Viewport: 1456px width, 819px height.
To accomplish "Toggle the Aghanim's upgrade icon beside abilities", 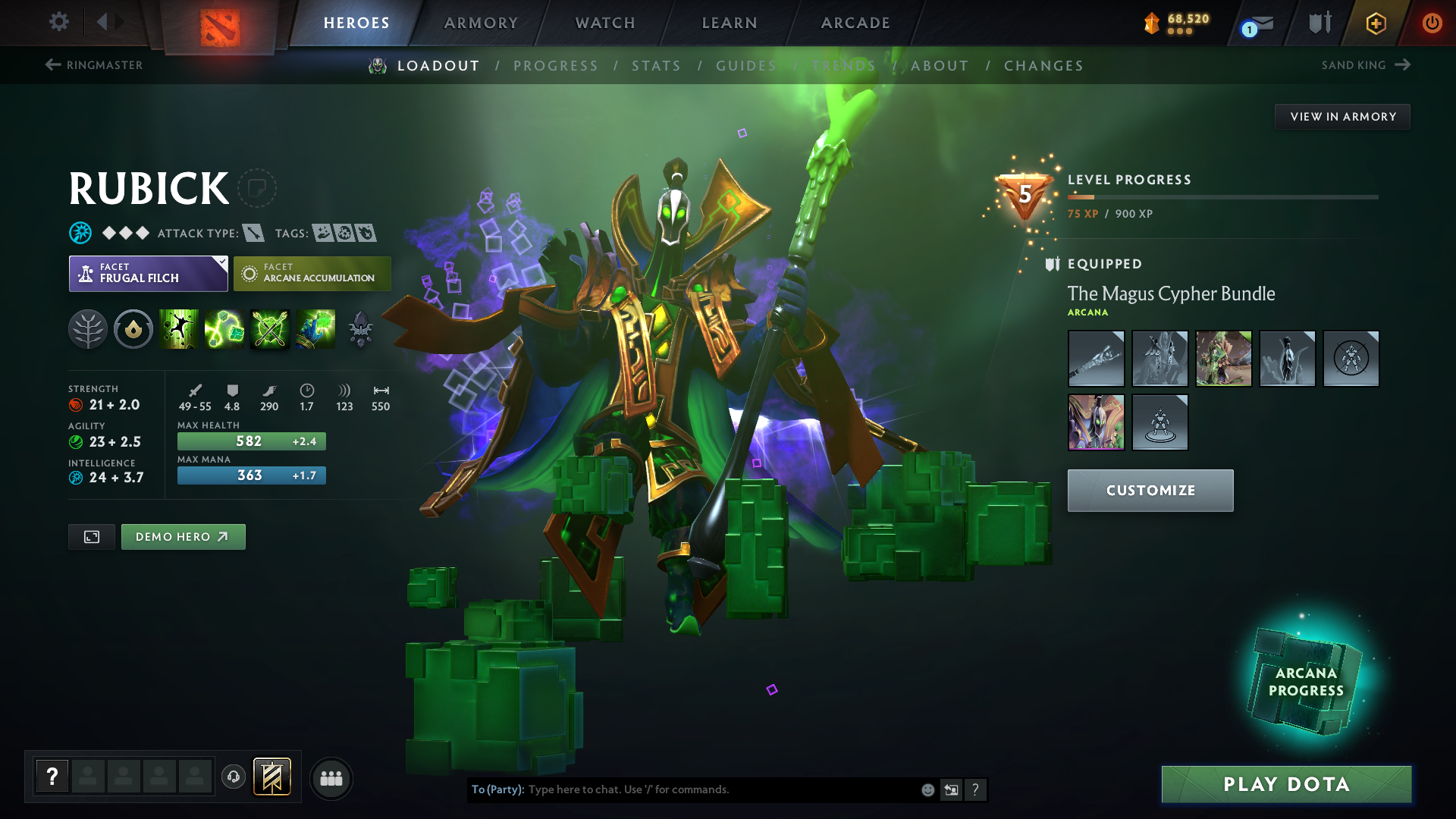I will click(x=360, y=329).
